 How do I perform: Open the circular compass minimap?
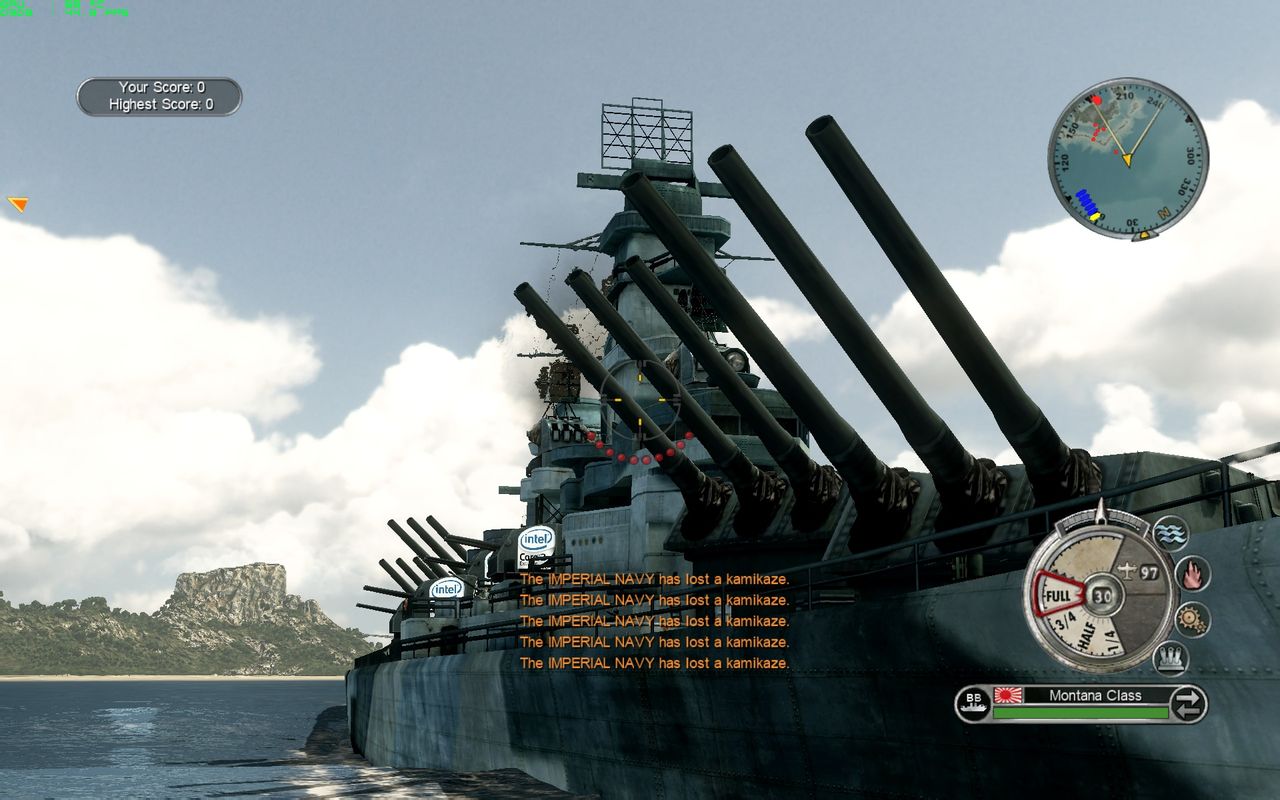(1127, 159)
